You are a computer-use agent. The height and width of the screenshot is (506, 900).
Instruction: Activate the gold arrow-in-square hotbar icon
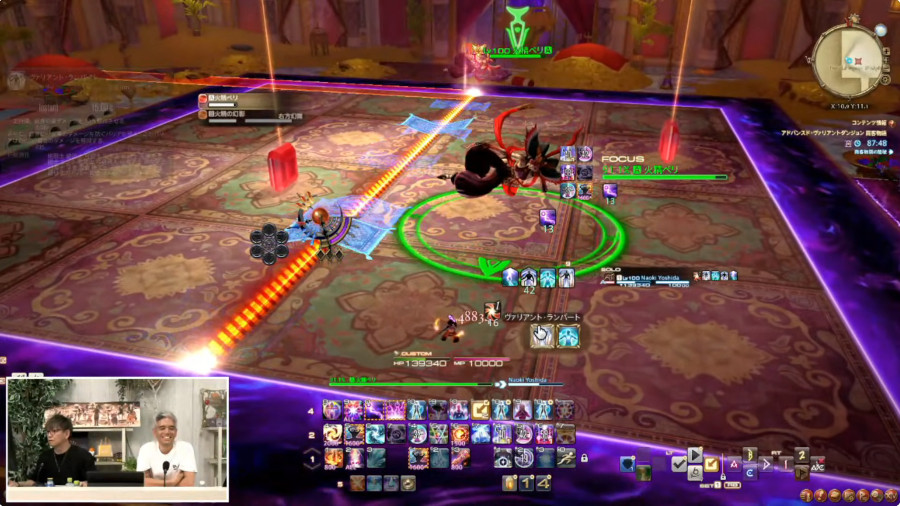tap(481, 409)
